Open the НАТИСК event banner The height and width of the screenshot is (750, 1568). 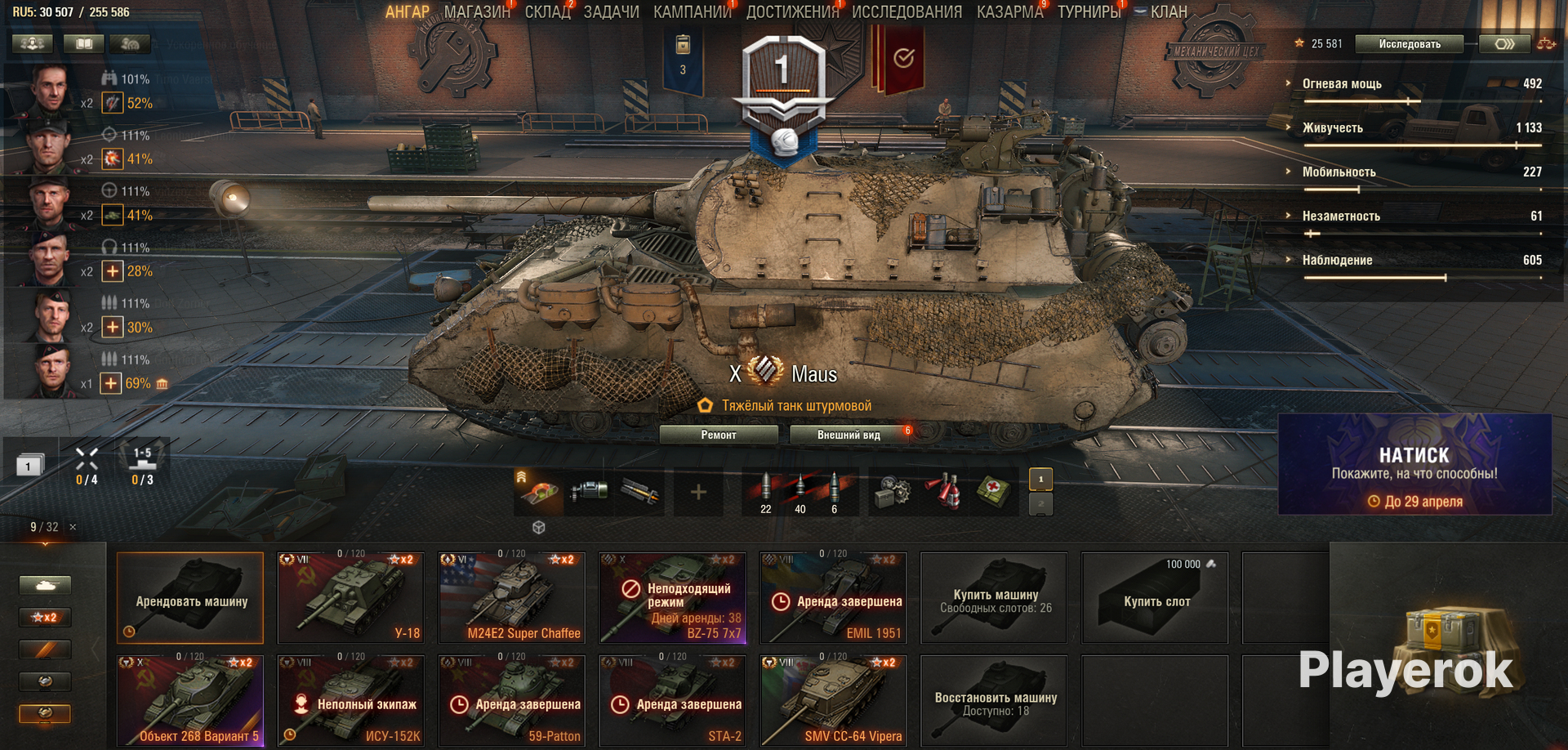[x=1414, y=464]
